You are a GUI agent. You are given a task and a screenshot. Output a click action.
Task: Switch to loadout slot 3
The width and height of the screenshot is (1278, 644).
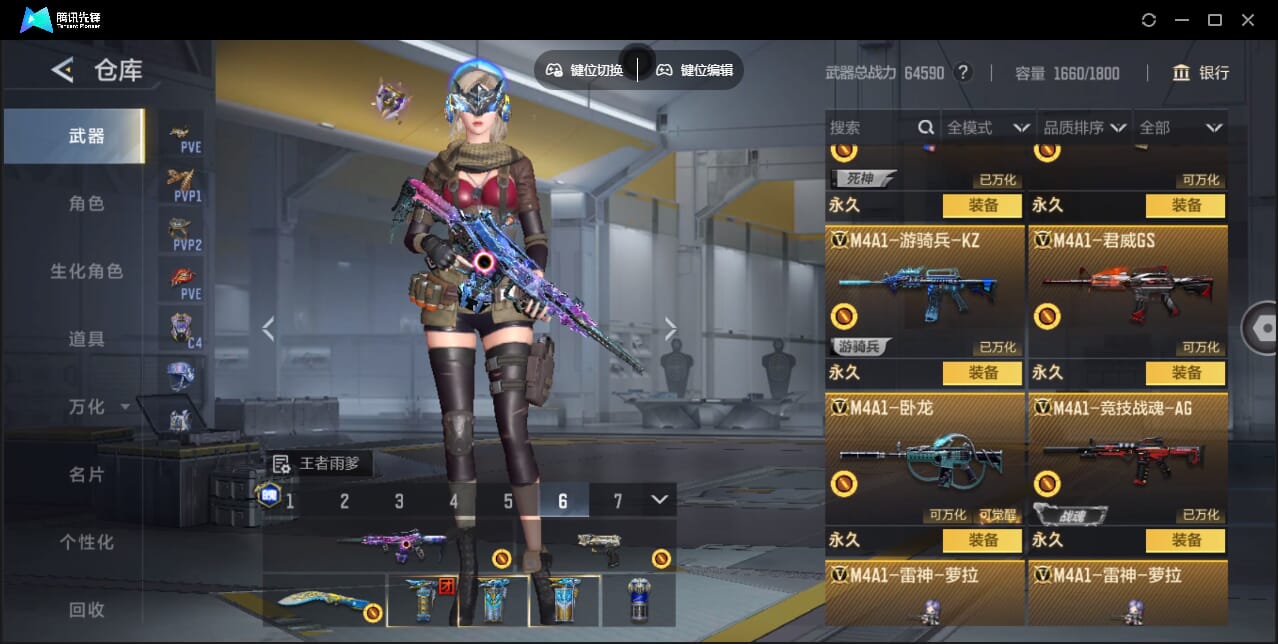pos(399,501)
